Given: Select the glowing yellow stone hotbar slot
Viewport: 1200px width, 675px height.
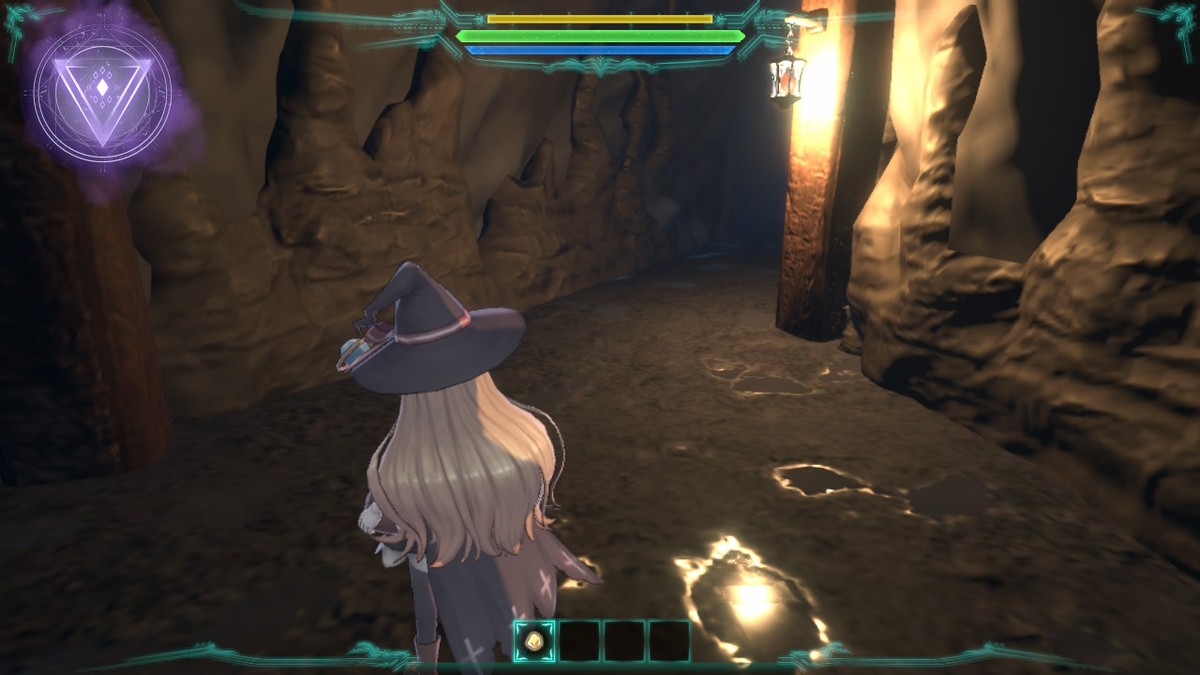Looking at the screenshot, I should click(x=534, y=641).
